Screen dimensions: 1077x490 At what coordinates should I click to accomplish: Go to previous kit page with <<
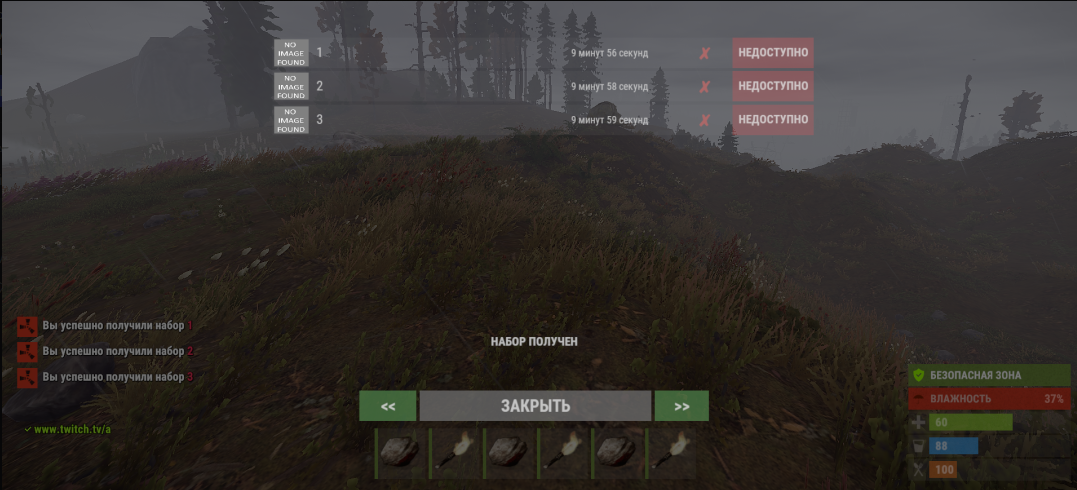(388, 406)
